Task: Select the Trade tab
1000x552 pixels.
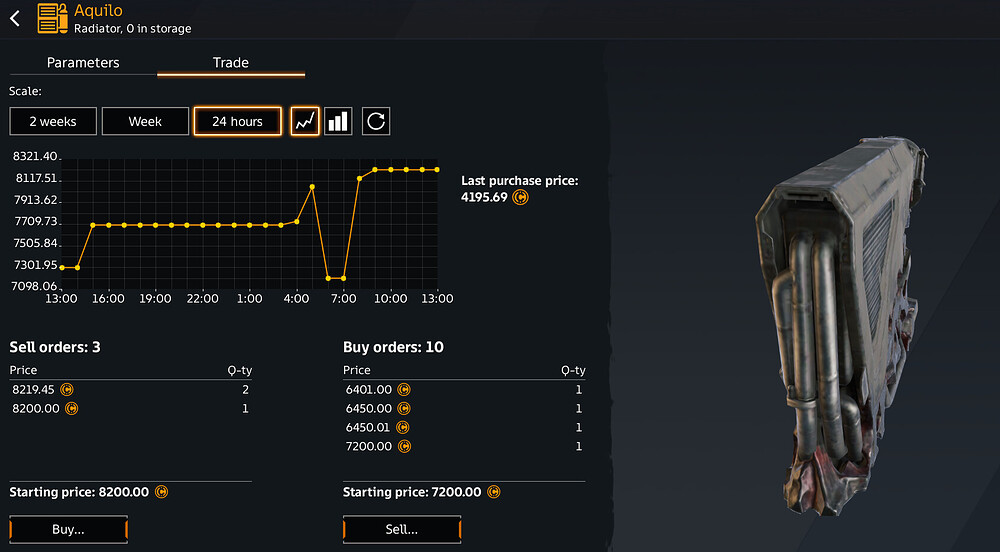Action: (231, 62)
